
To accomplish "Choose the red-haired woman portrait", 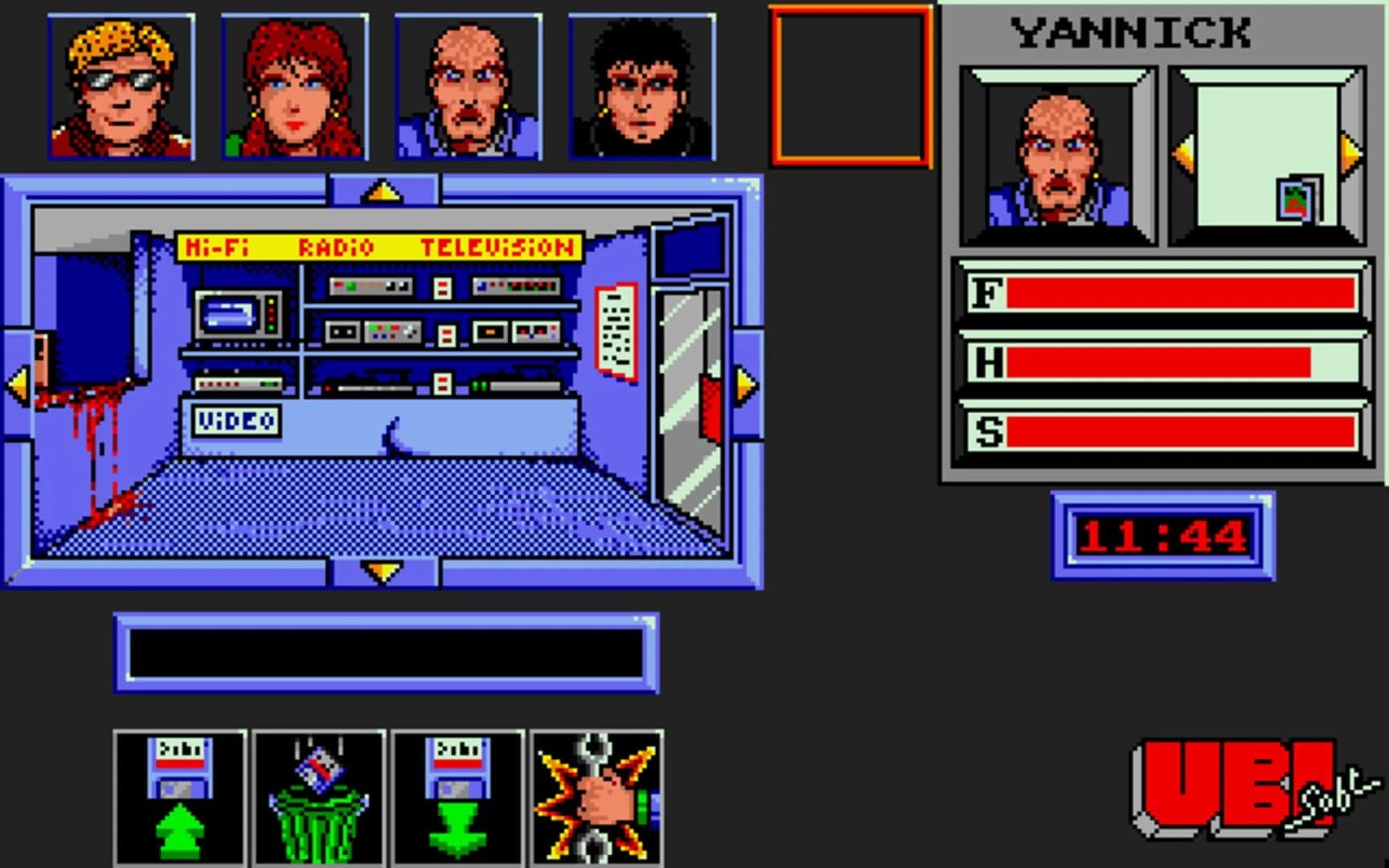I will [295, 87].
